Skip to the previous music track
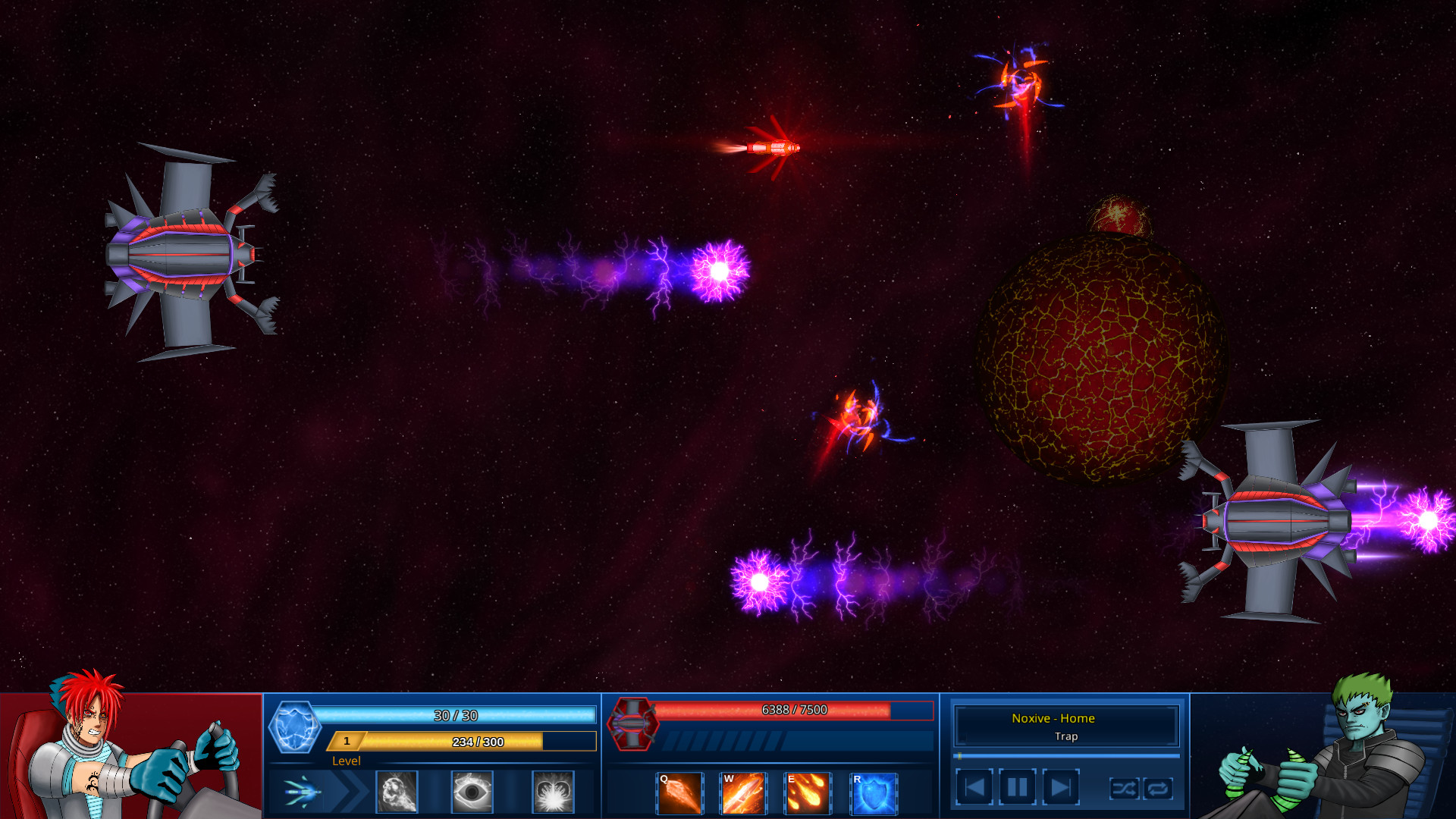This screenshot has height=819, width=1456. tap(976, 786)
